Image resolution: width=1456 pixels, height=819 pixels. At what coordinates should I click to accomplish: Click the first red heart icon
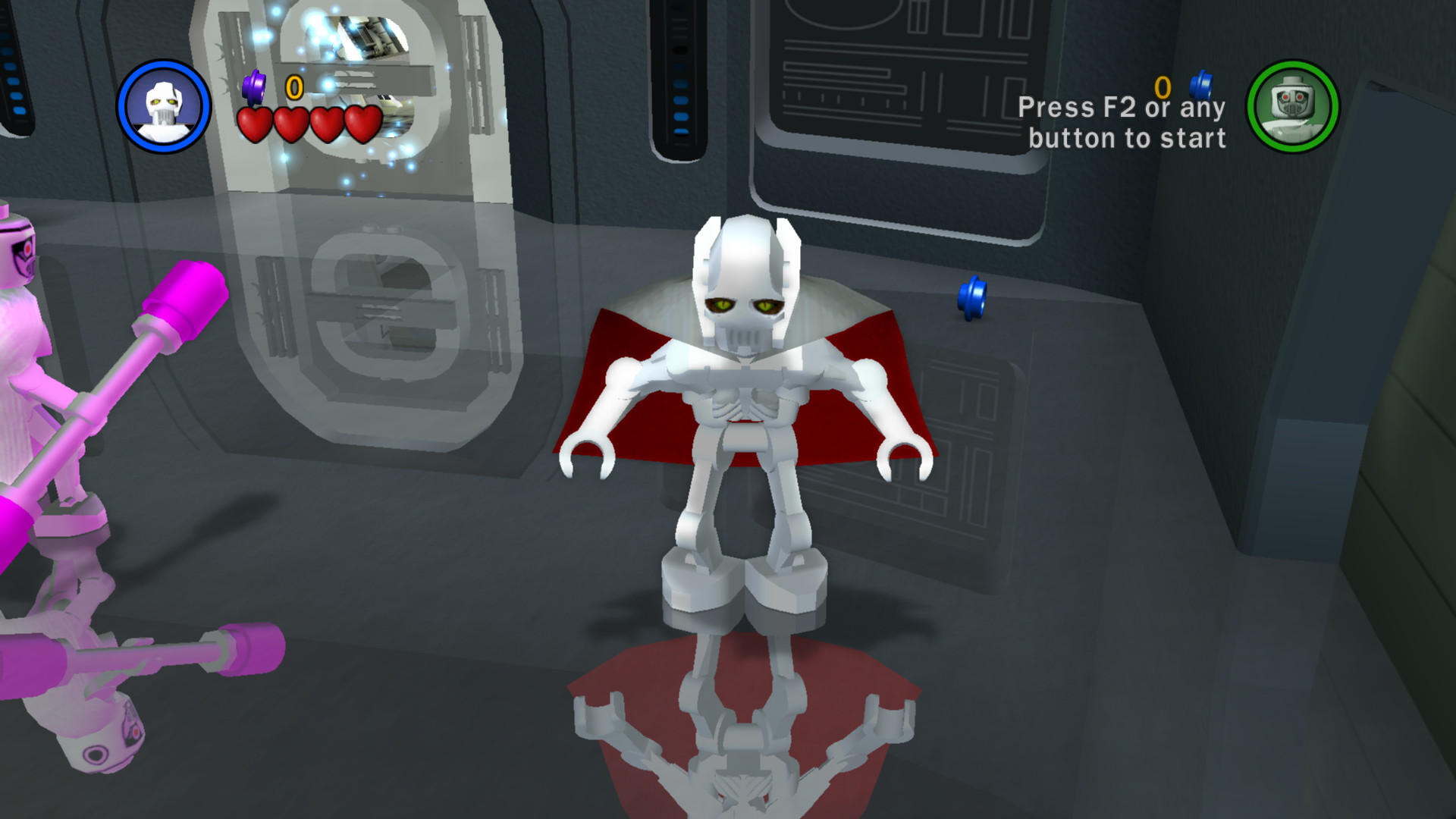(253, 124)
